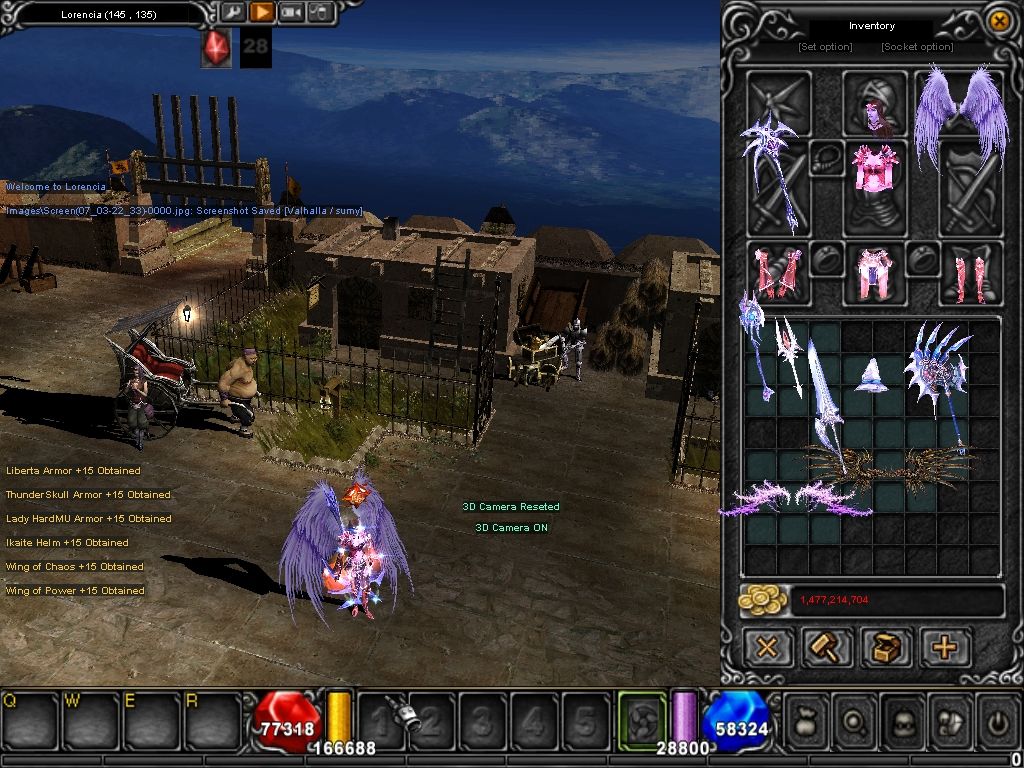The width and height of the screenshot is (1024, 768).
Task: Select the equipped pink pants
Action: click(x=875, y=273)
